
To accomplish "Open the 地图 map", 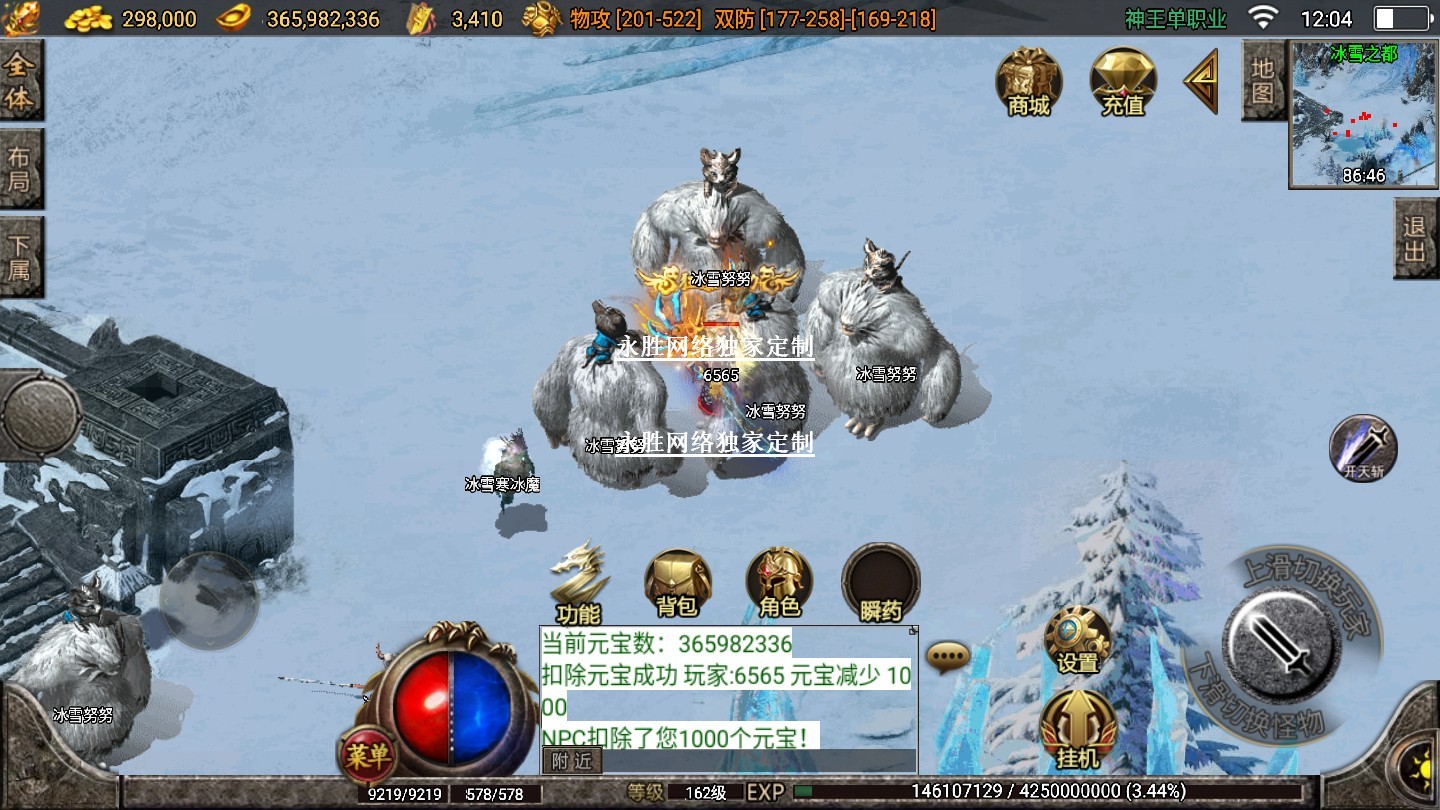I will pos(1262,82).
